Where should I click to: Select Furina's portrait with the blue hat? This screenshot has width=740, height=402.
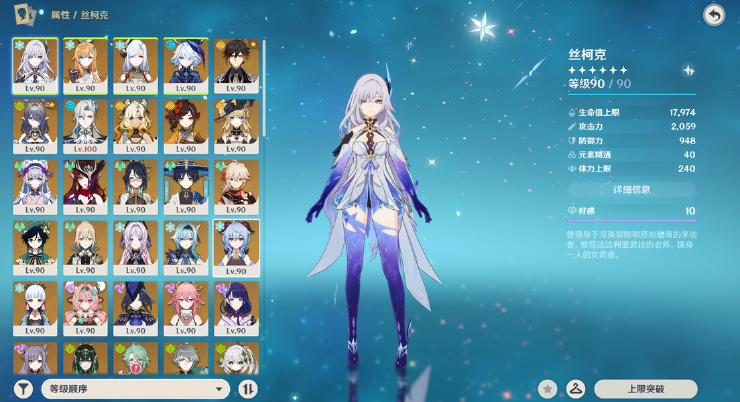[186, 65]
